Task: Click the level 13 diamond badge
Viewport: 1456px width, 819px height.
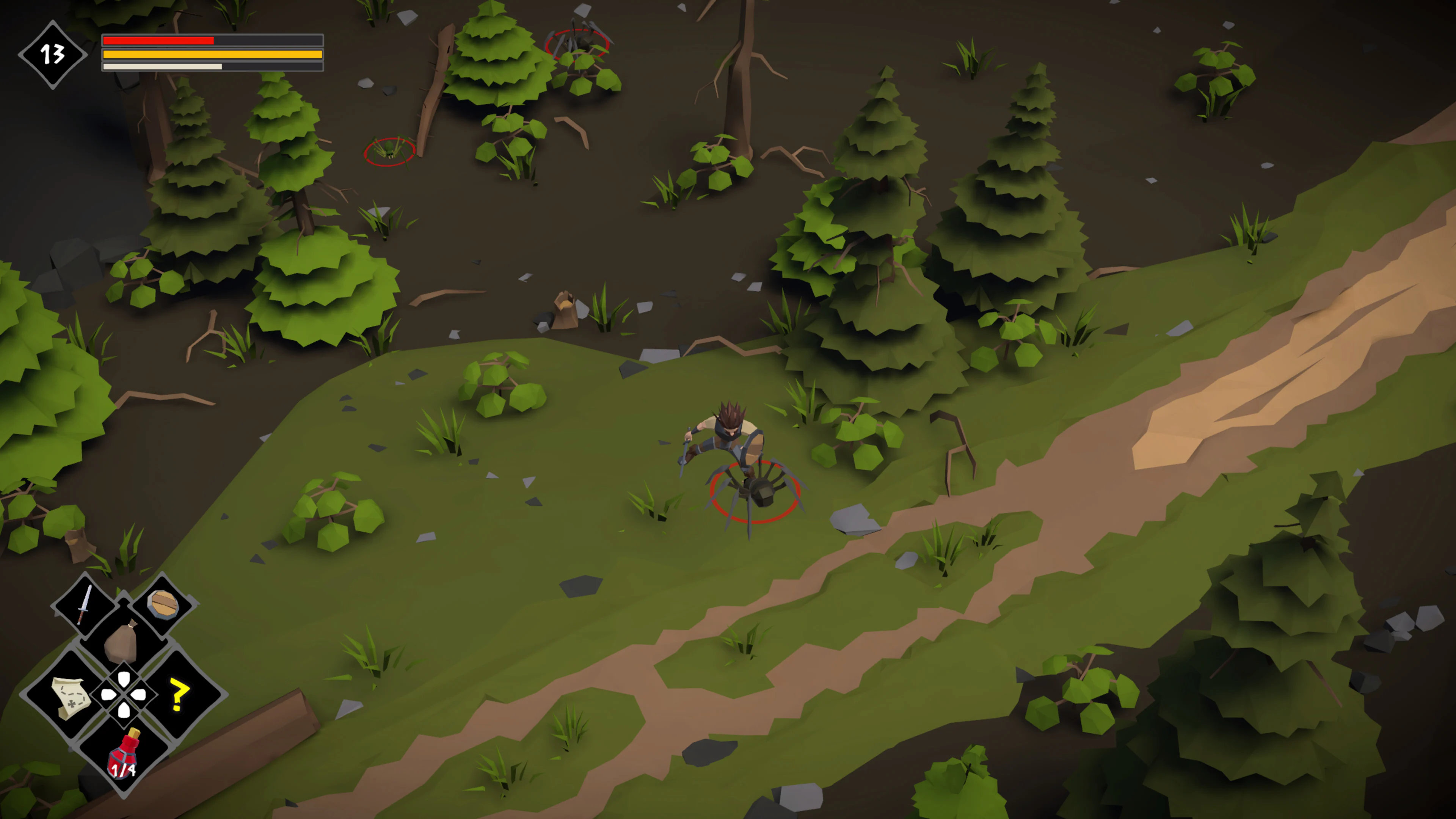Action: coord(52,54)
